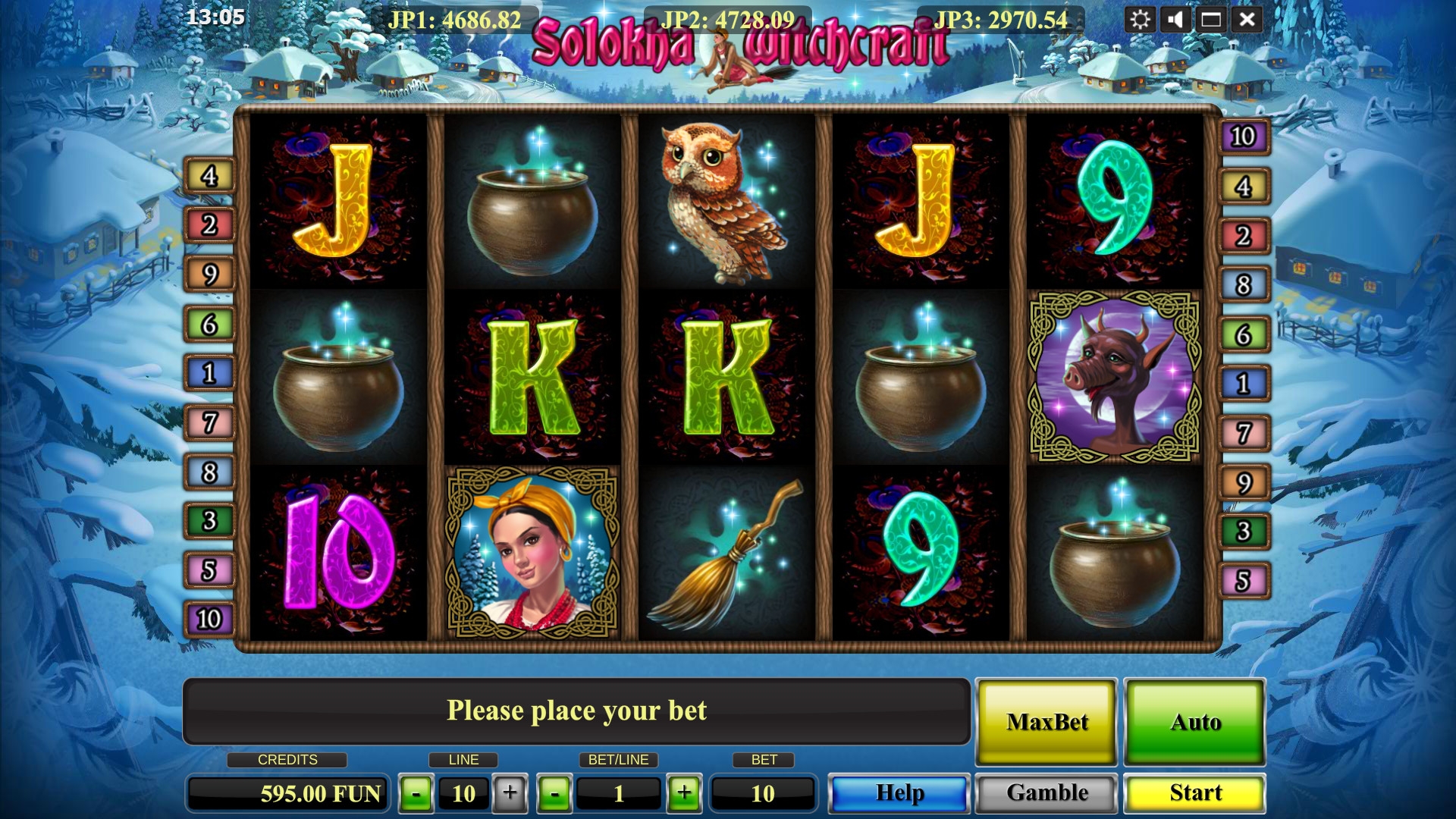Start the spin with the Start button
This screenshot has width=1456, height=819.
pyautogui.click(x=1194, y=793)
